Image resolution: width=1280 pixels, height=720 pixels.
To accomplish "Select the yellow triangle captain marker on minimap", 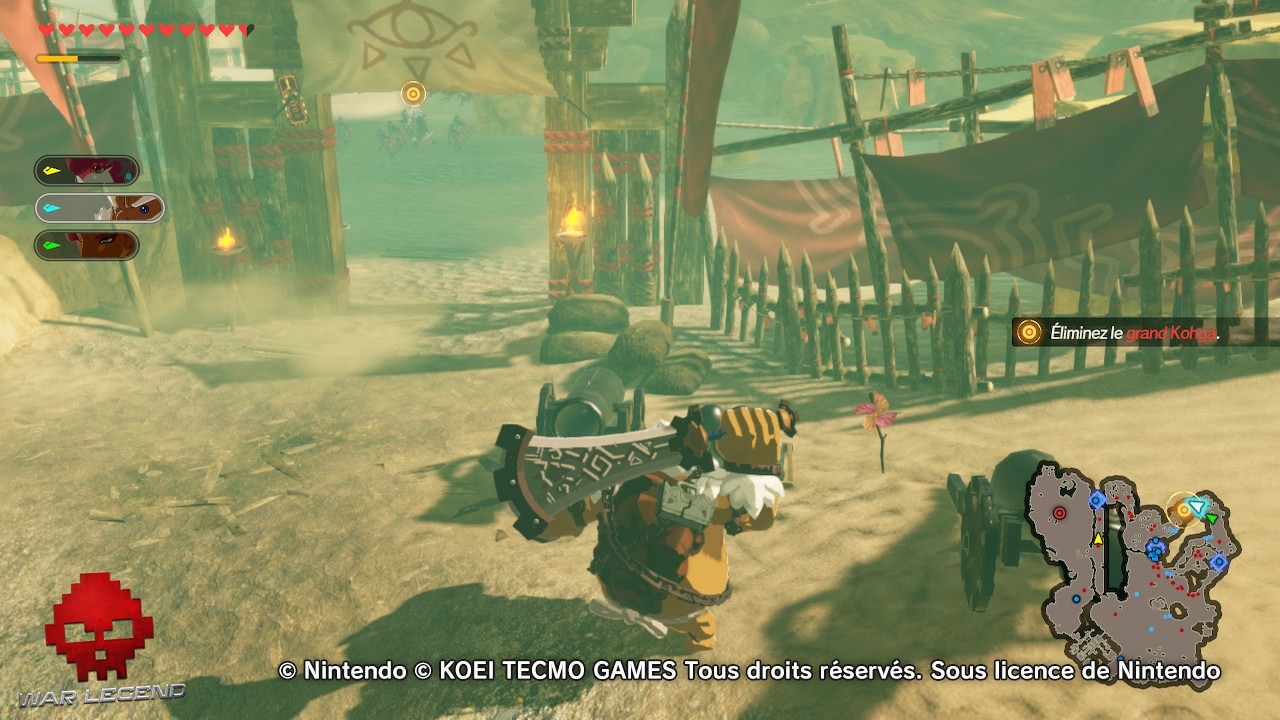I will point(1099,540).
